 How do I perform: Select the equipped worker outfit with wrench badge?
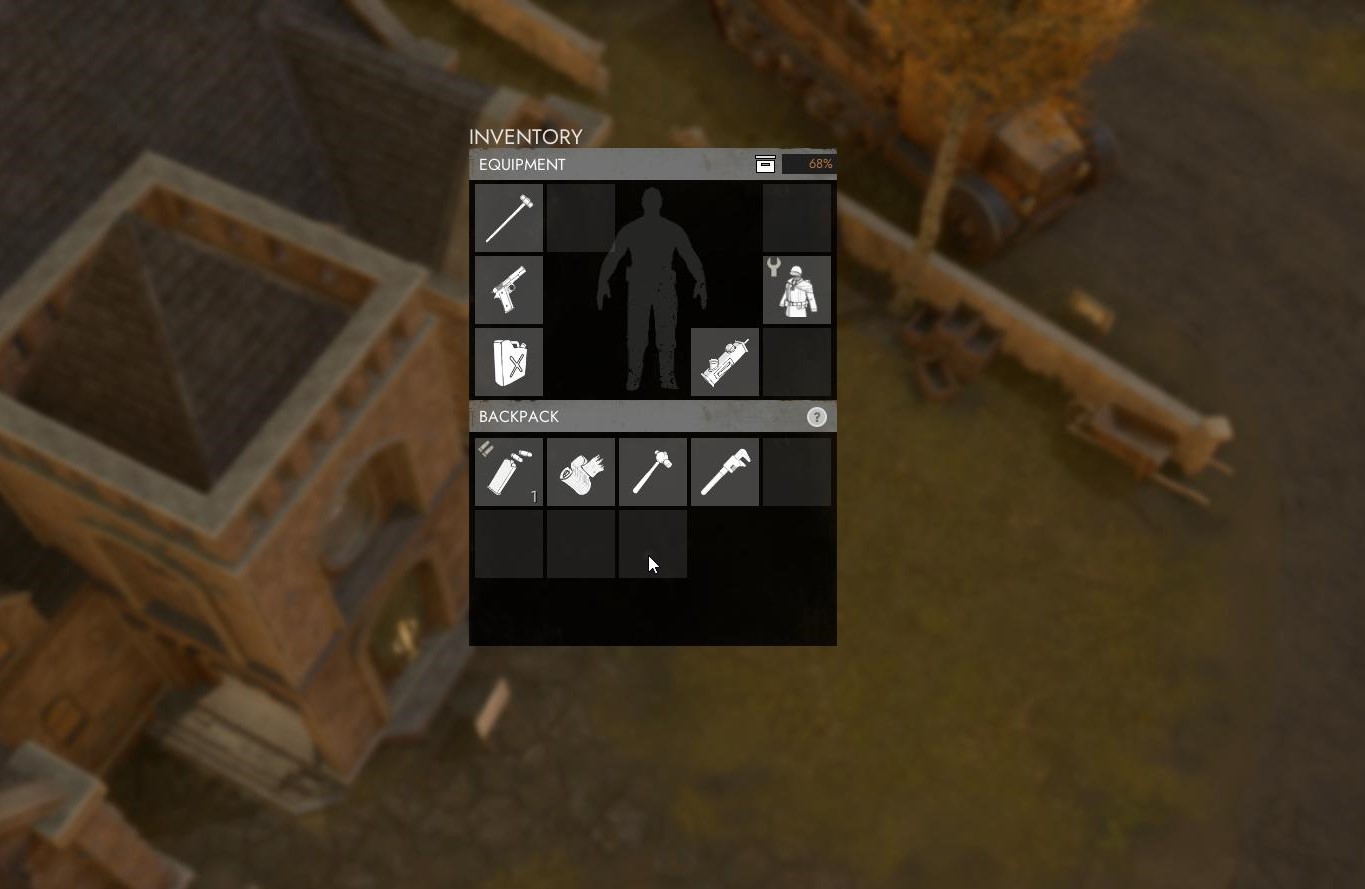(796, 289)
